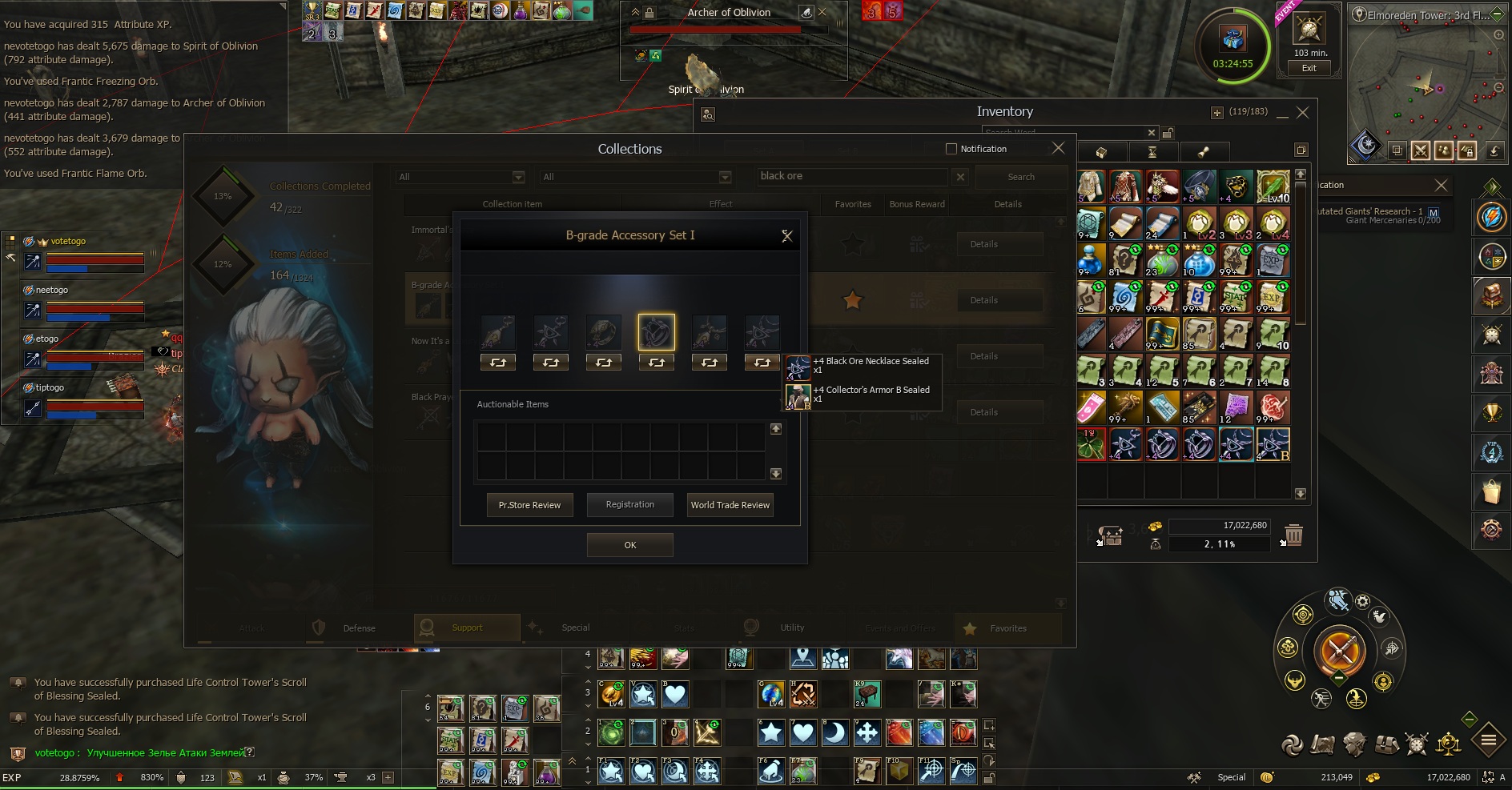Screen dimensions: 1512x790
Task: Toggle the Notification checkbox
Action: point(951,149)
